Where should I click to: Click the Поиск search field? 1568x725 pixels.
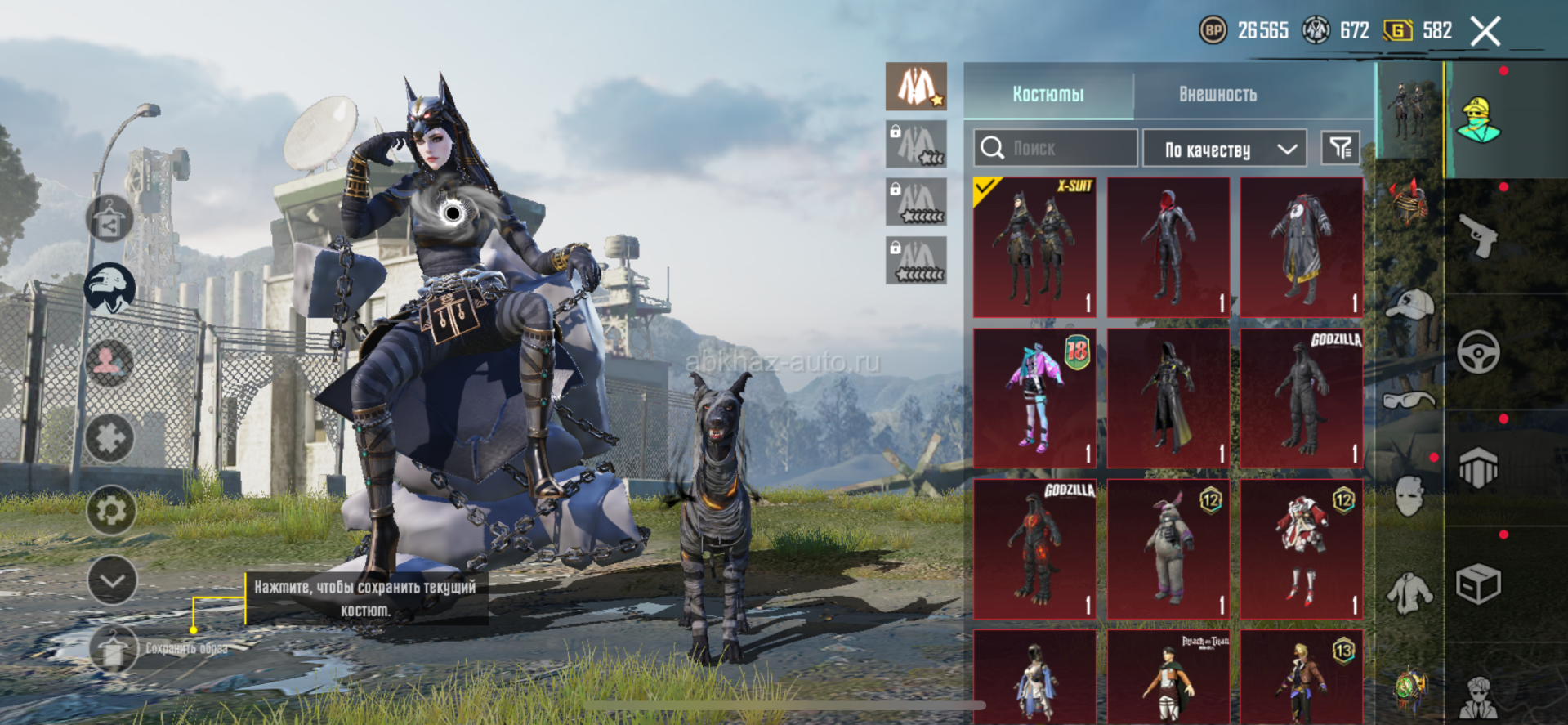(1055, 148)
